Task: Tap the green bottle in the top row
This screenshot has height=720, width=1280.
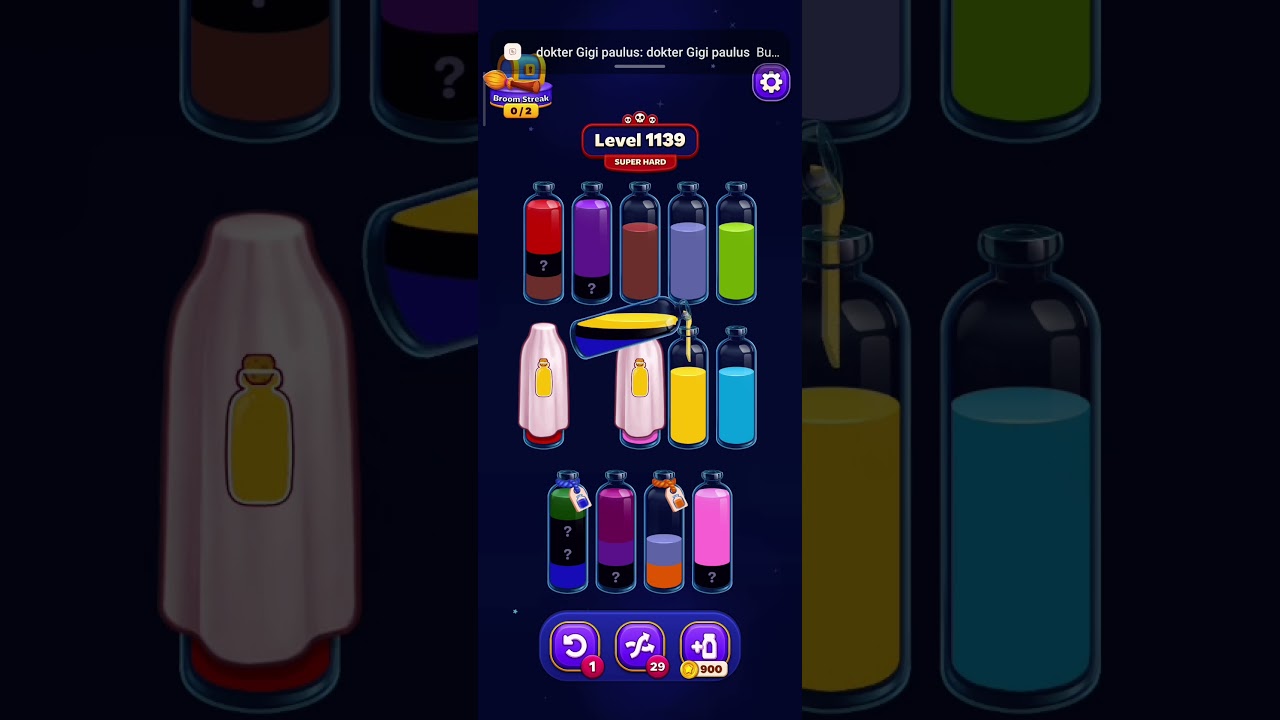Action: (x=737, y=245)
